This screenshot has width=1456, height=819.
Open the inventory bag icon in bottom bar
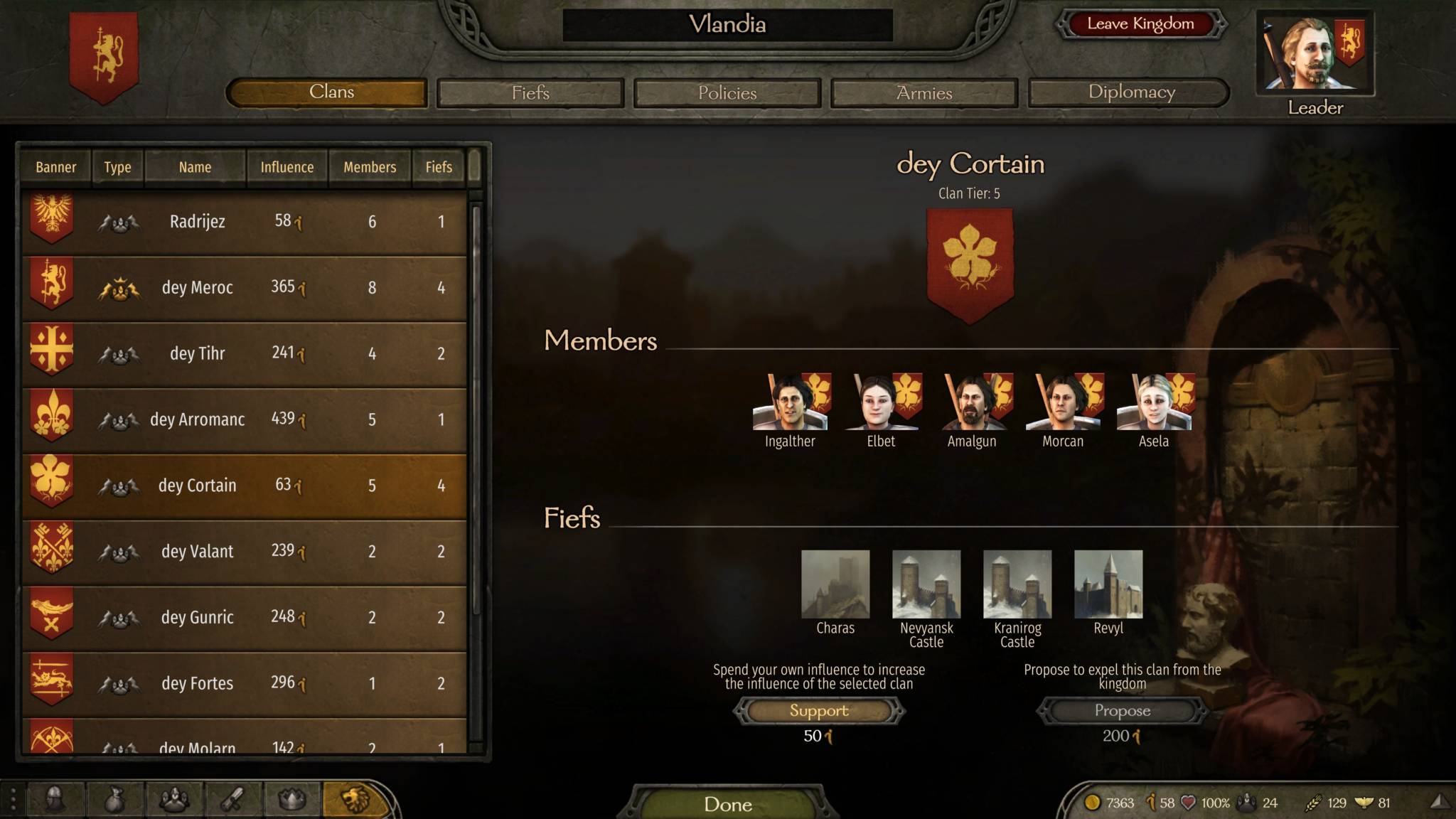tap(114, 800)
